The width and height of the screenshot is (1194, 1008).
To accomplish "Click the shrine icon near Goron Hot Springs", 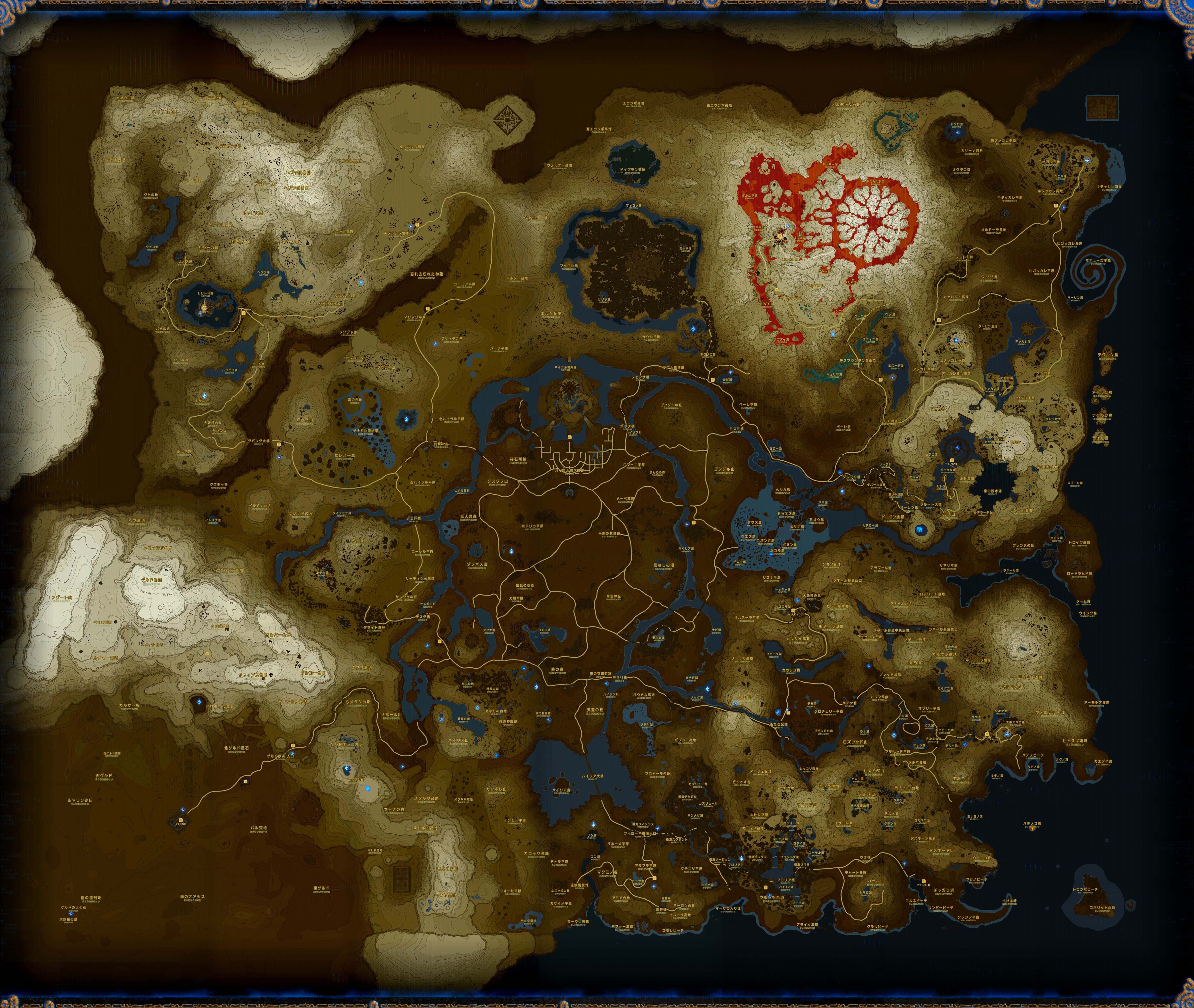I will (x=788, y=226).
